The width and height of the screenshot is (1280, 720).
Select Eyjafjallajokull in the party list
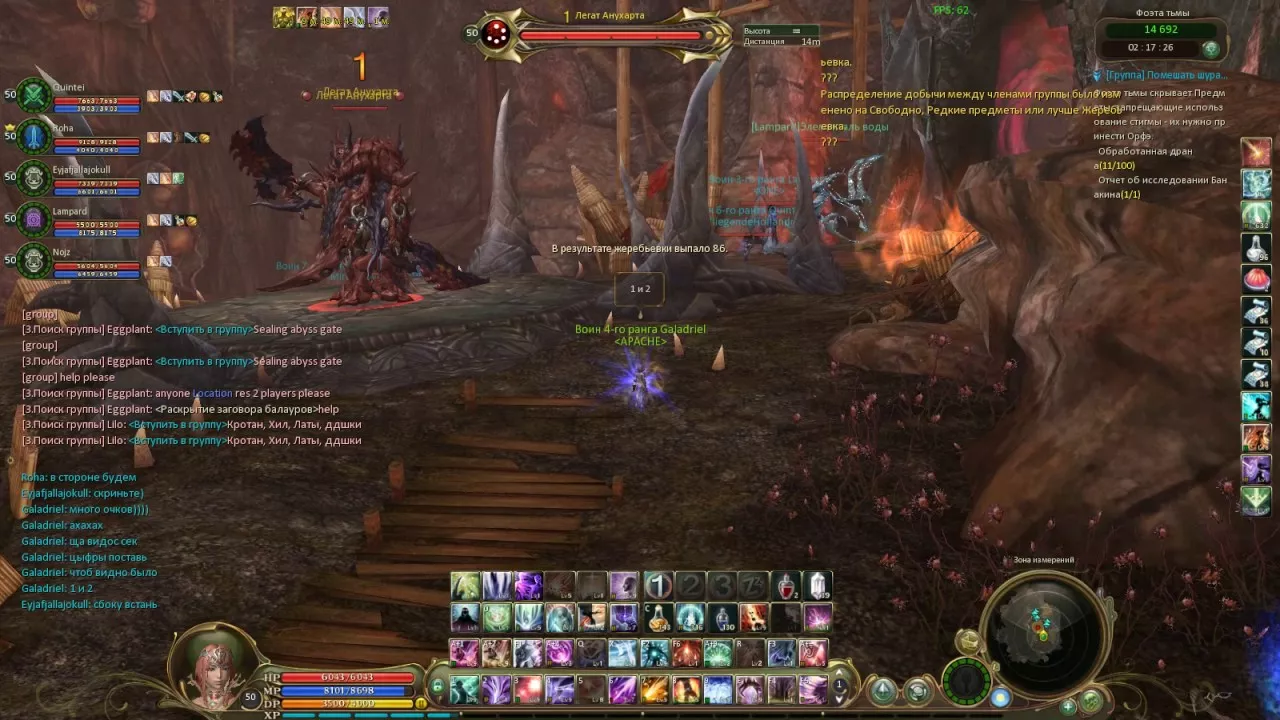(x=95, y=178)
